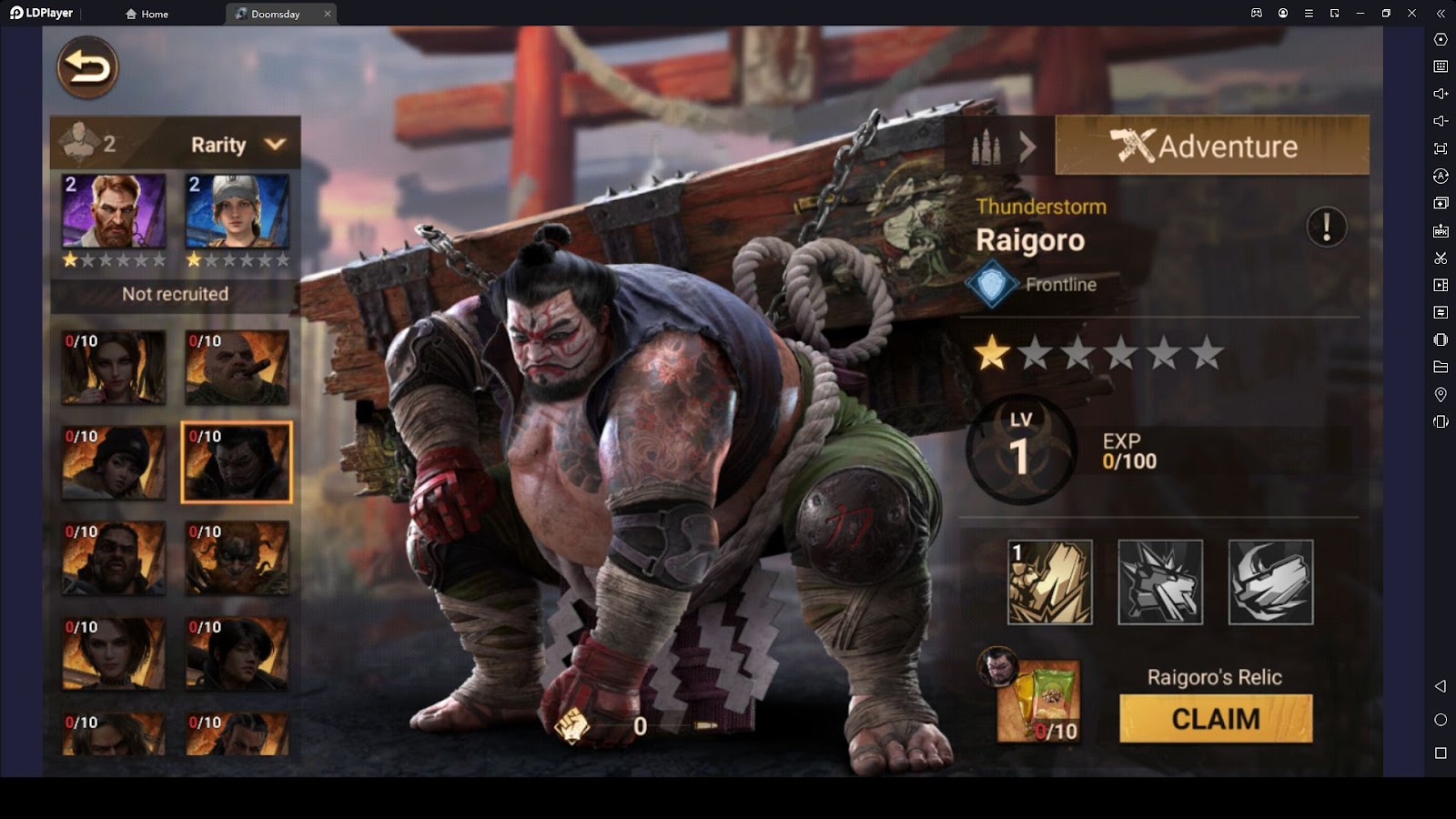The image size is (1456, 819).
Task: View the golden fist skill numbered 1
Action: click(x=1050, y=582)
